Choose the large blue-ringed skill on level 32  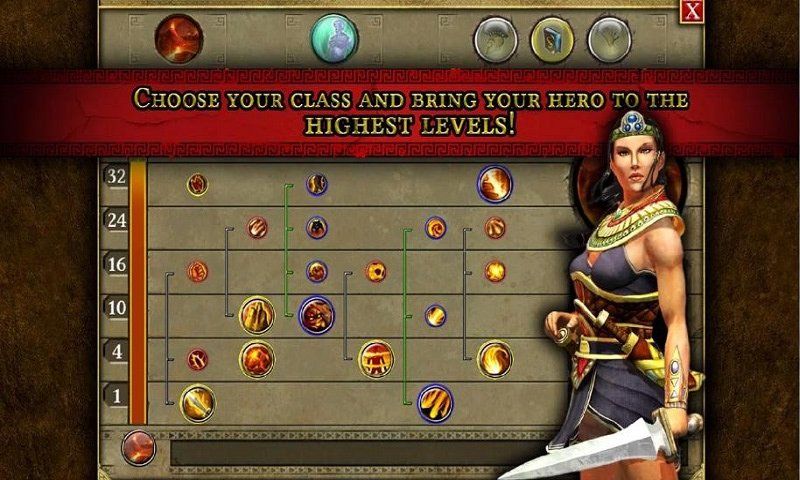pos(494,184)
